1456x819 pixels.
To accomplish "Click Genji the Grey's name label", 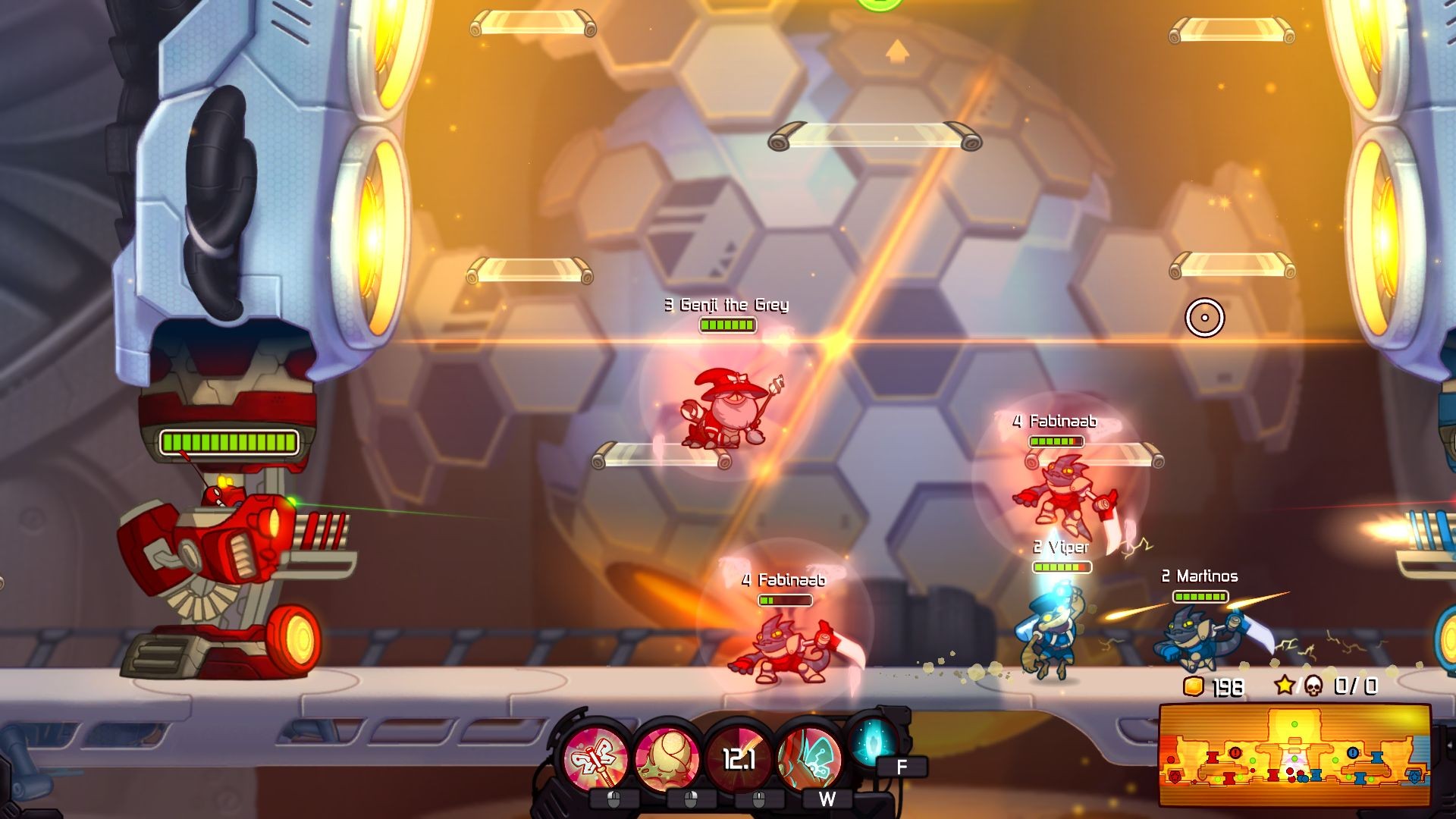I will (x=726, y=304).
